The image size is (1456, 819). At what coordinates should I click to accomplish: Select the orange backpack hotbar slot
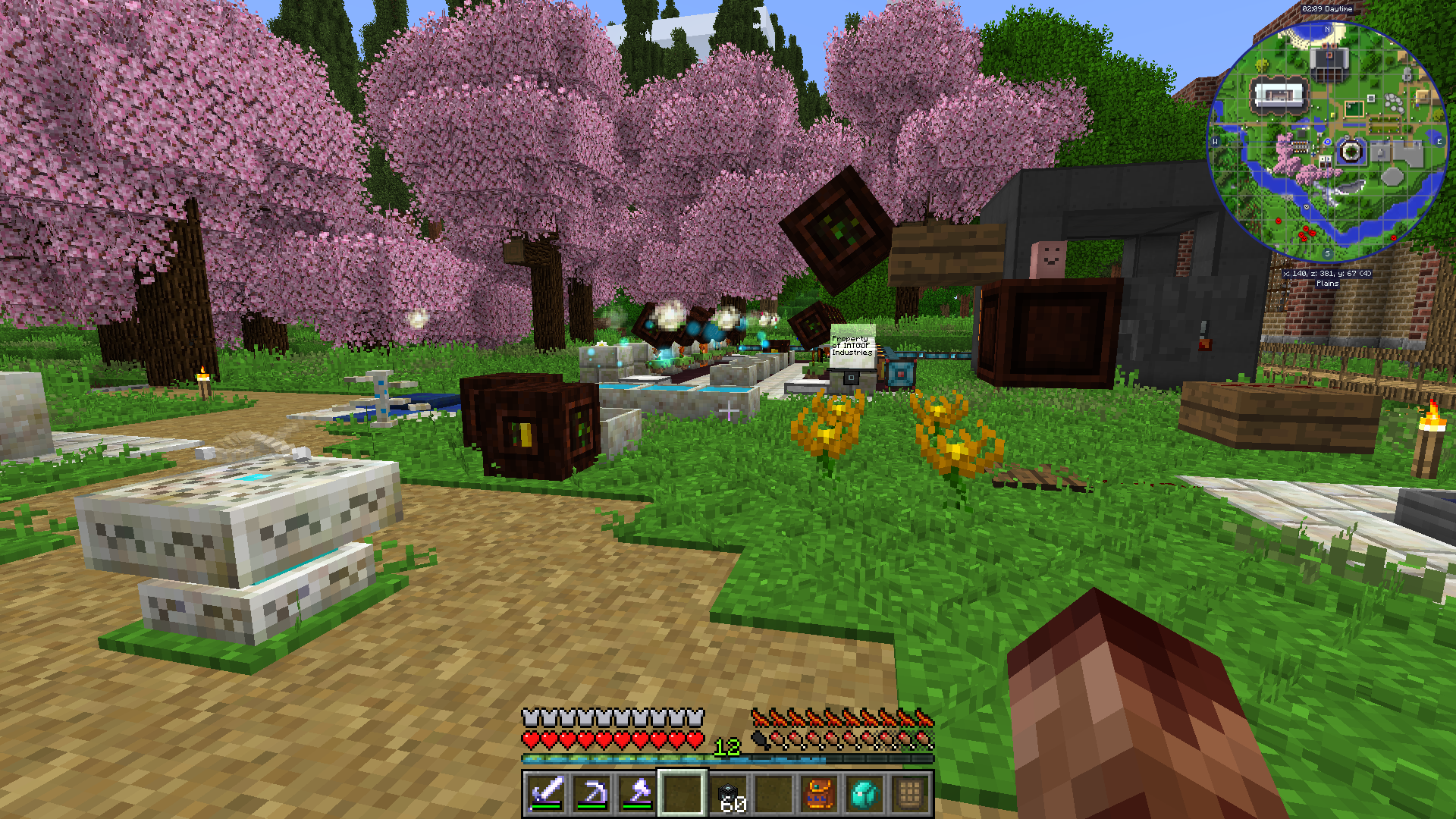point(819,794)
